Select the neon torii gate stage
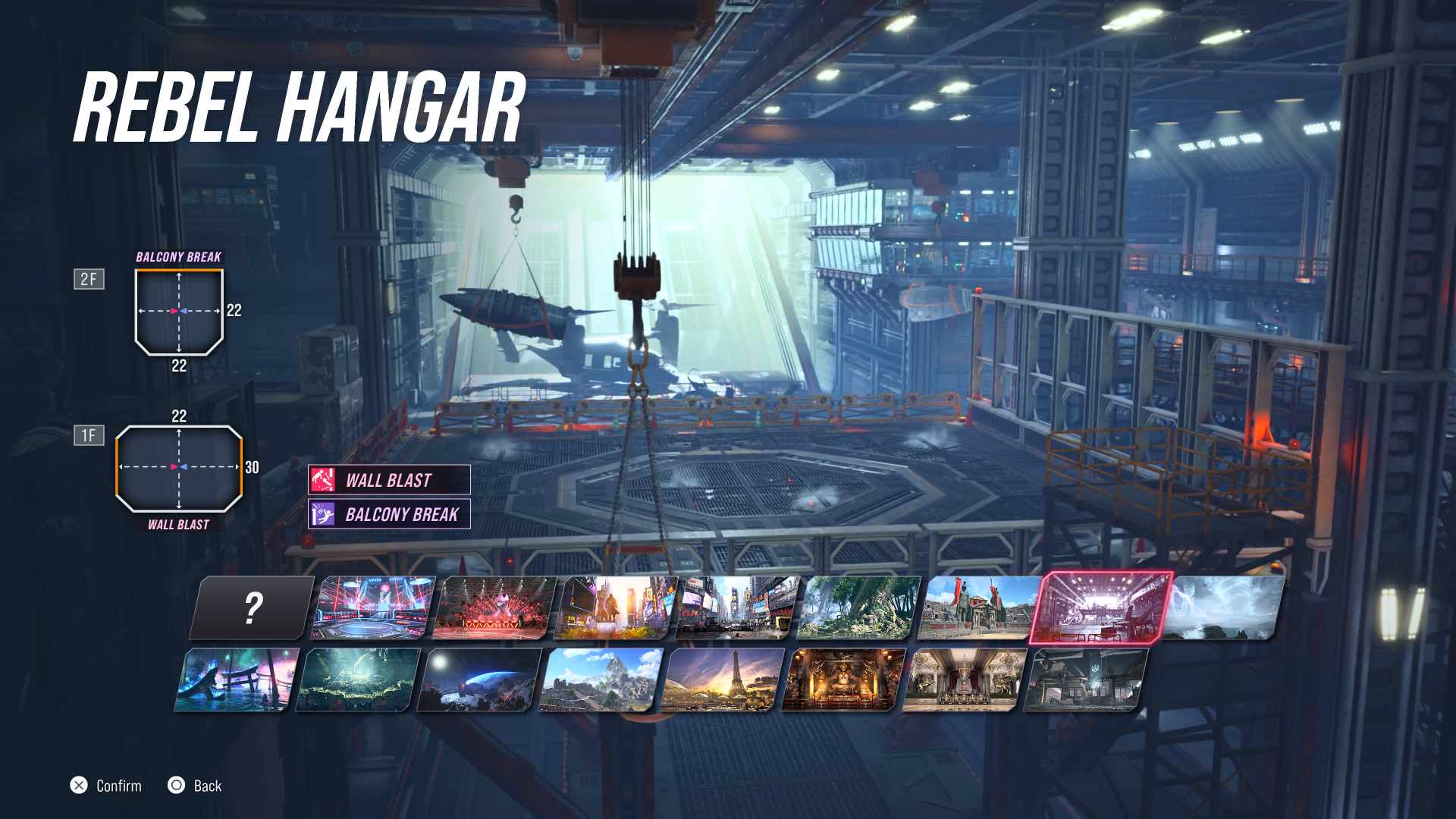This screenshot has height=819, width=1456. 237,680
